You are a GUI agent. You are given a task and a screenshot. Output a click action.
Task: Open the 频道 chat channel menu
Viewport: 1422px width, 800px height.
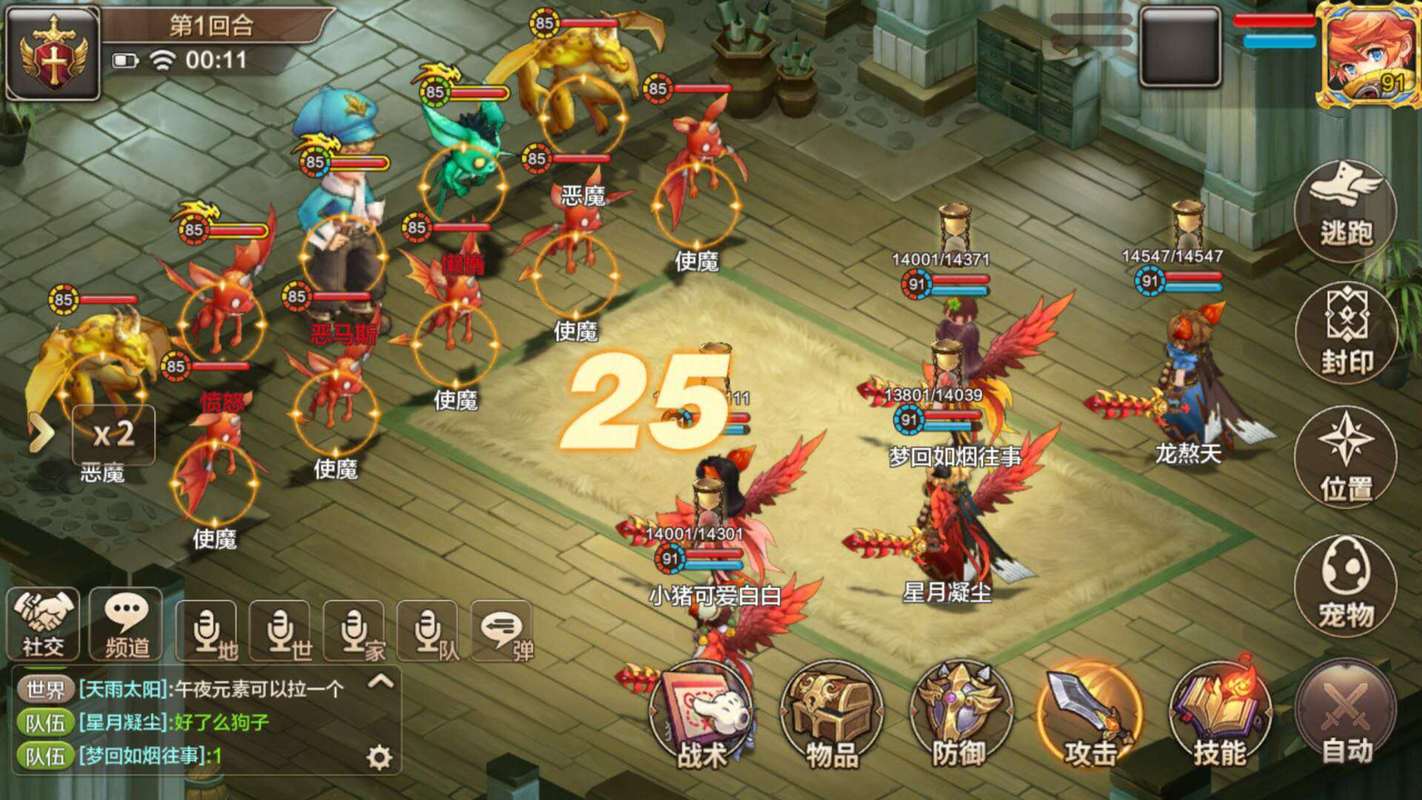126,624
